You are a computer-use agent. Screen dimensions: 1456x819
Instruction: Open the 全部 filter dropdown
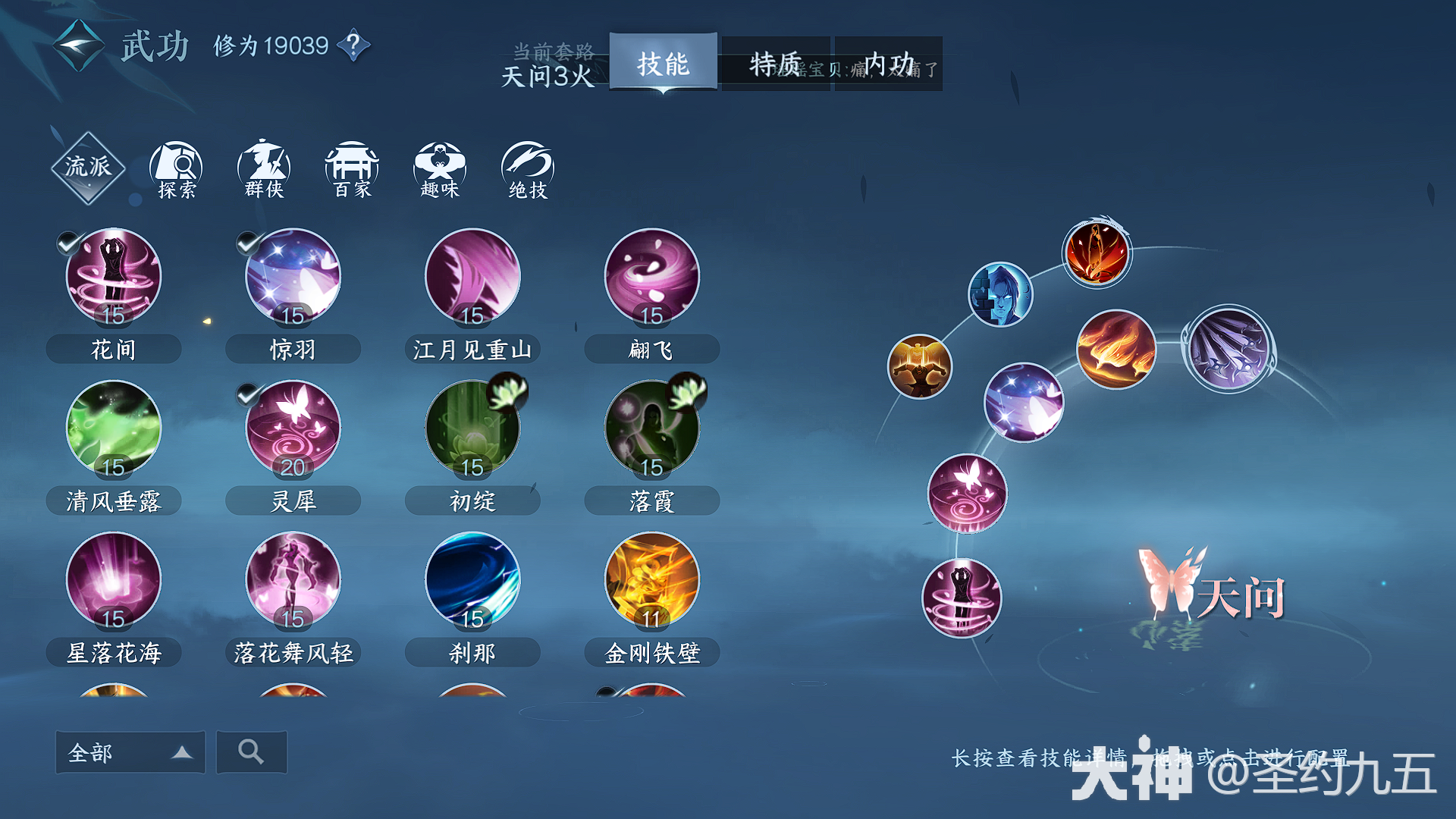click(x=130, y=752)
